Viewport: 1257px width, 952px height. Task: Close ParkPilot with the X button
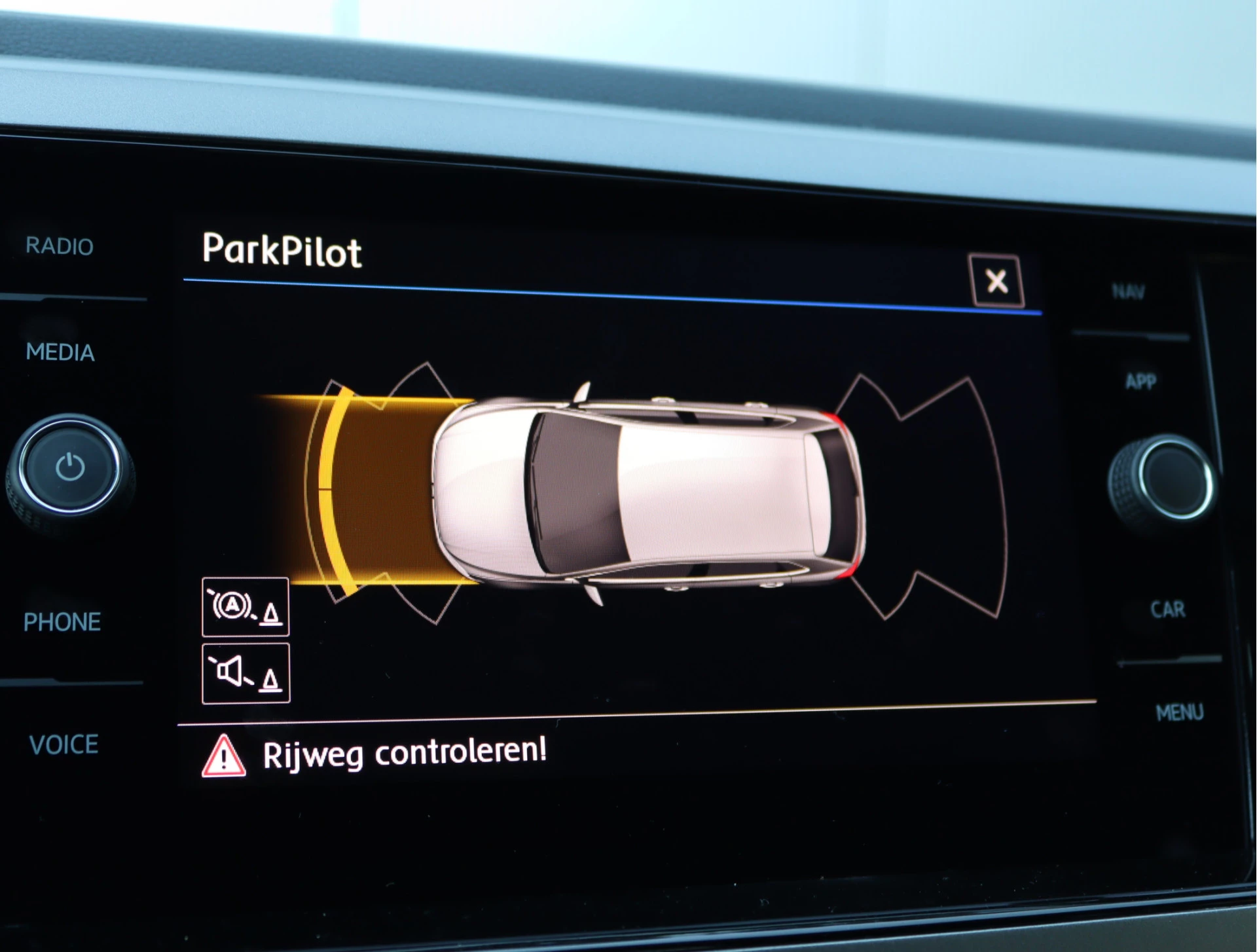(996, 282)
